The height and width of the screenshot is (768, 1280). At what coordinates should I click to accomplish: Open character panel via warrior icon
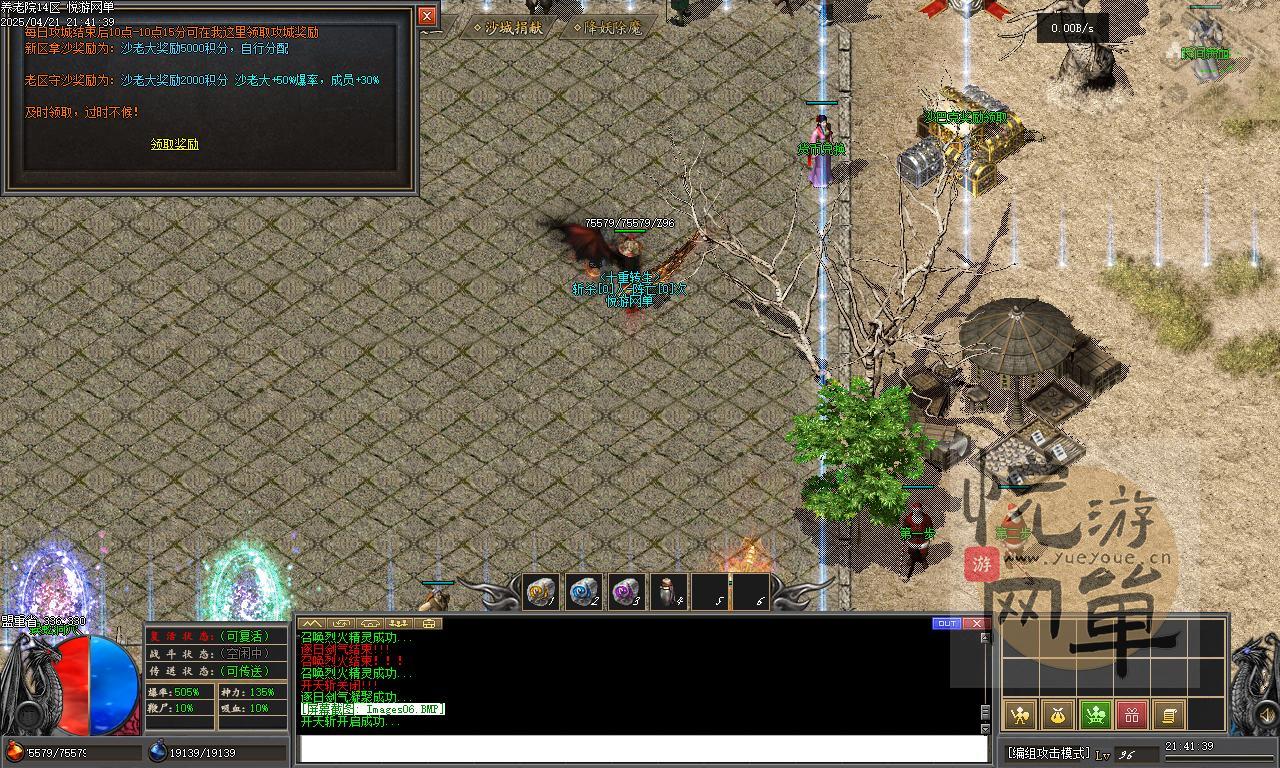point(1019,716)
